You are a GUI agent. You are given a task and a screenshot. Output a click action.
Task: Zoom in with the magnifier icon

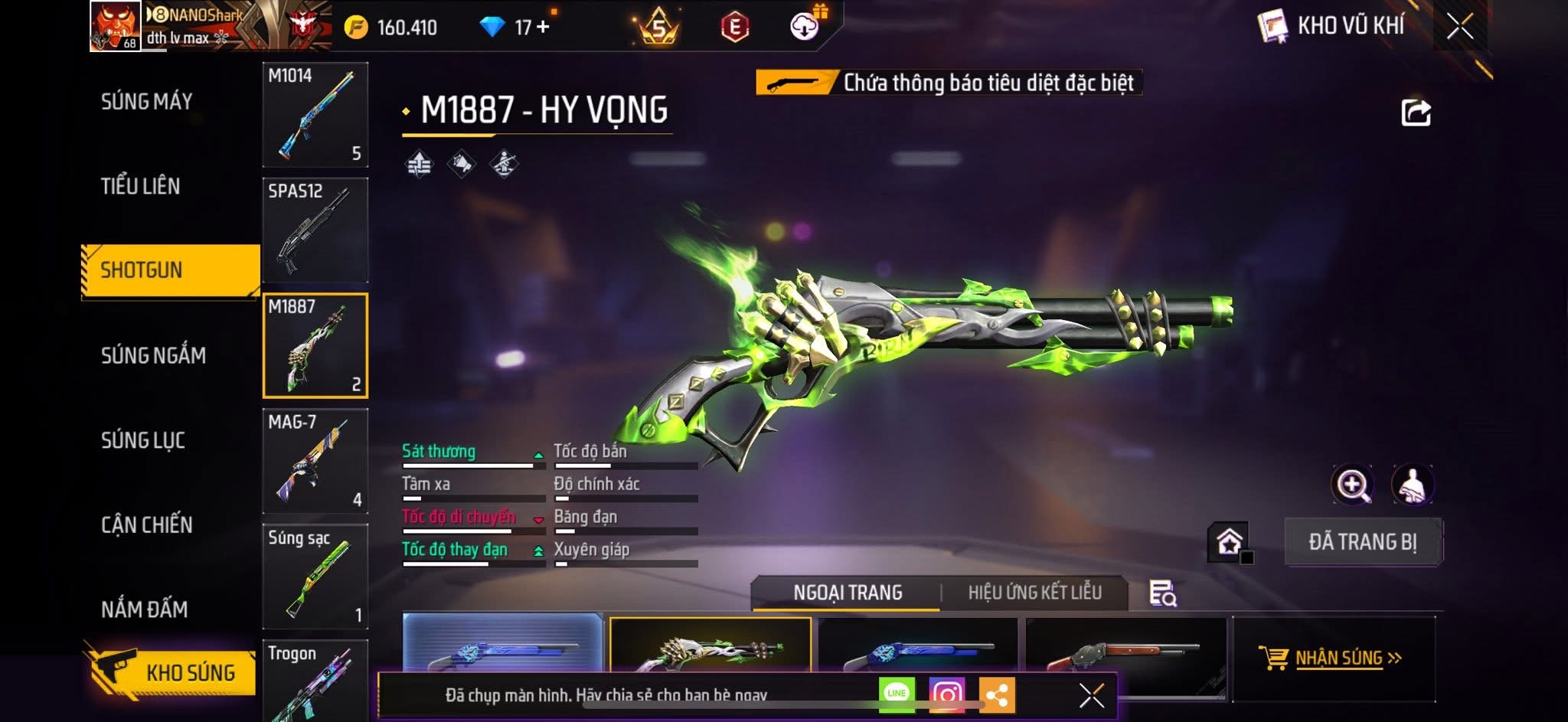pos(1353,485)
